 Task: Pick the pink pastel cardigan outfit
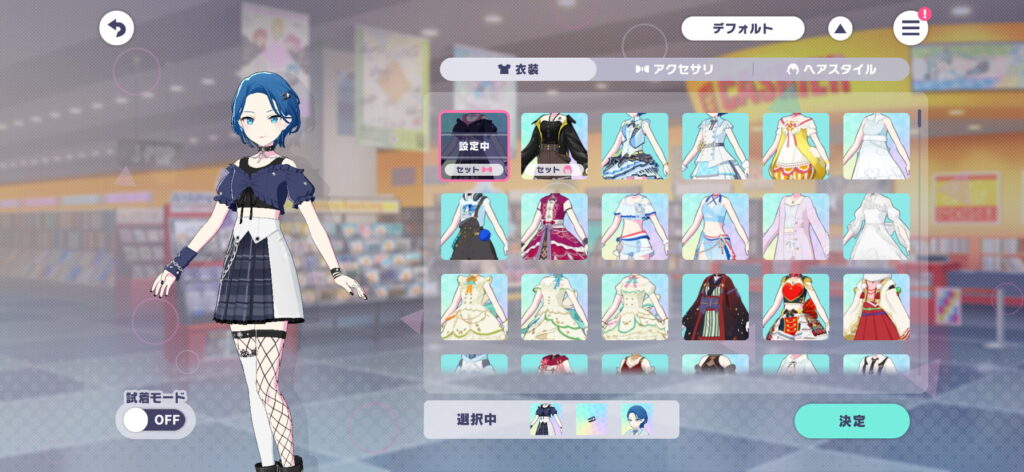pyautogui.click(x=796, y=227)
